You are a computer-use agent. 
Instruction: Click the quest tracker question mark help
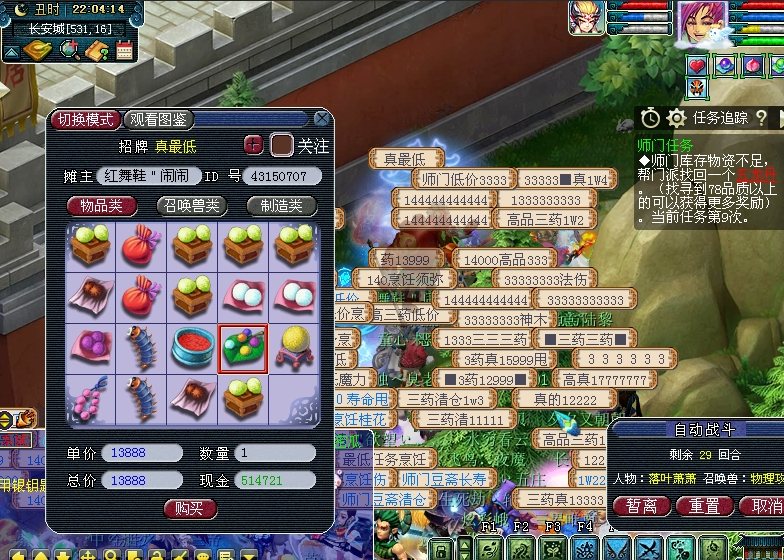point(762,118)
